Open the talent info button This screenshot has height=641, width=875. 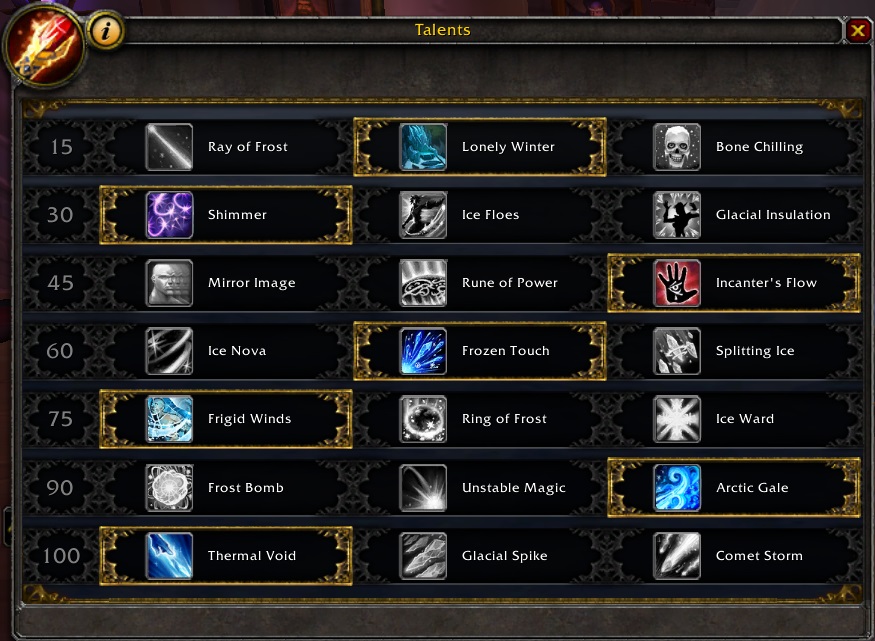coord(106,31)
